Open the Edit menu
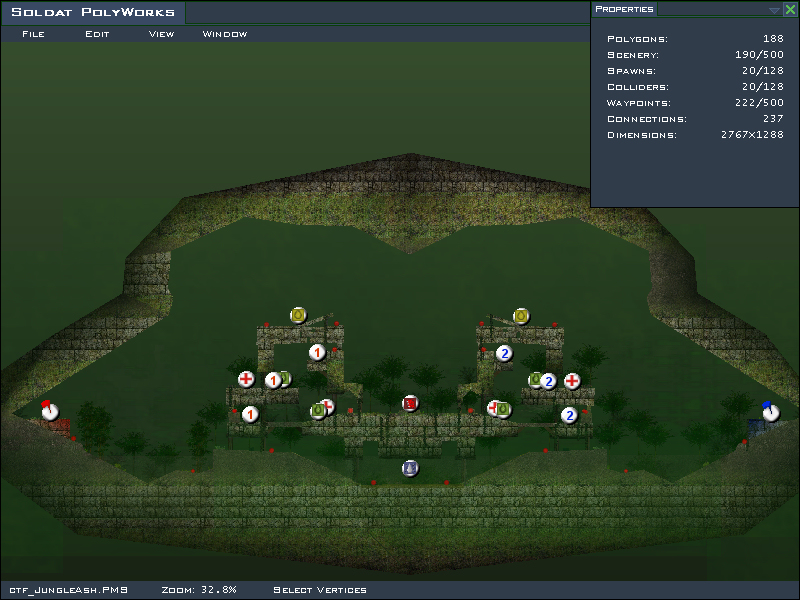 pyautogui.click(x=97, y=34)
